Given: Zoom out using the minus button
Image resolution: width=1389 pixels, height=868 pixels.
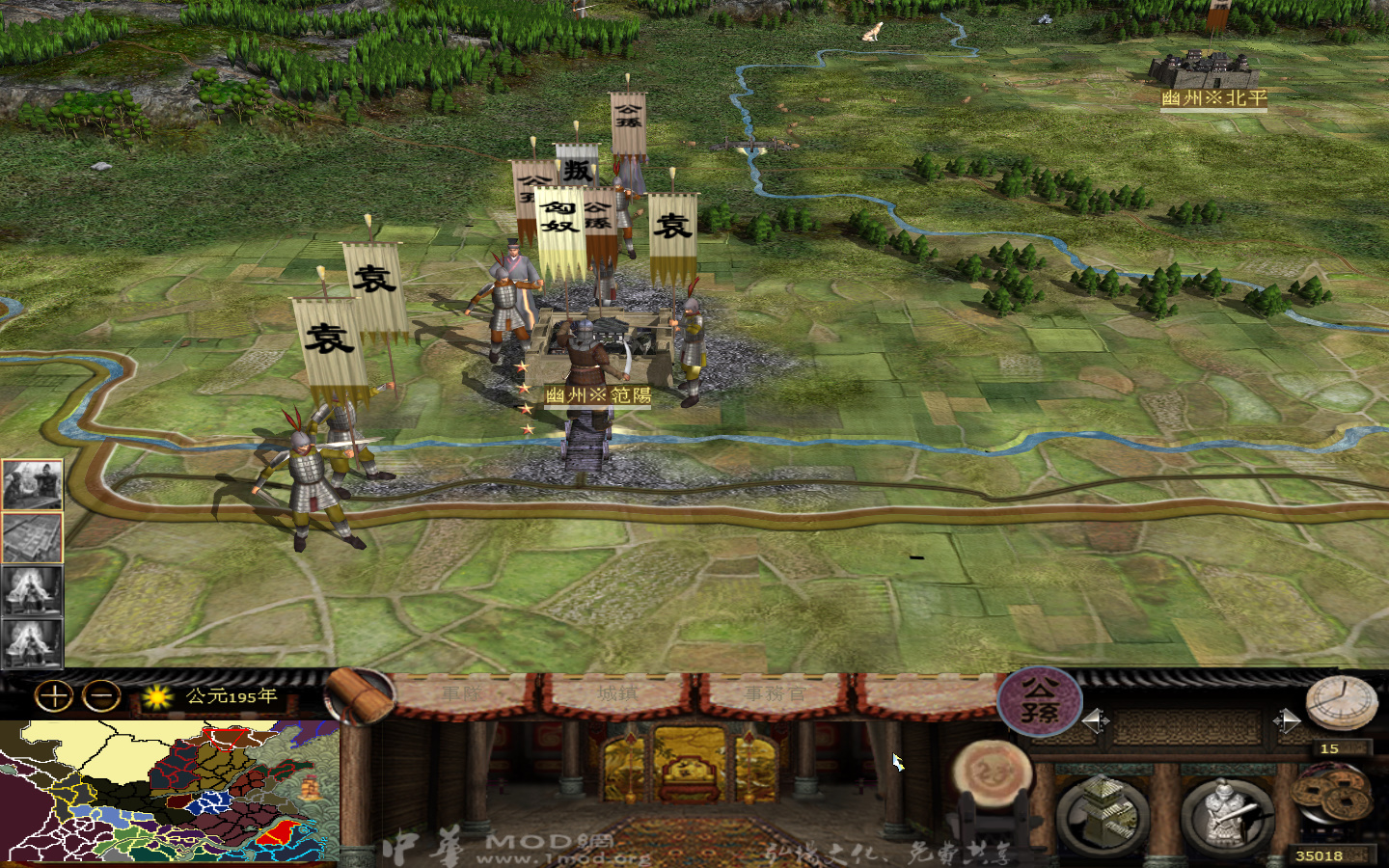Looking at the screenshot, I should coord(99,696).
